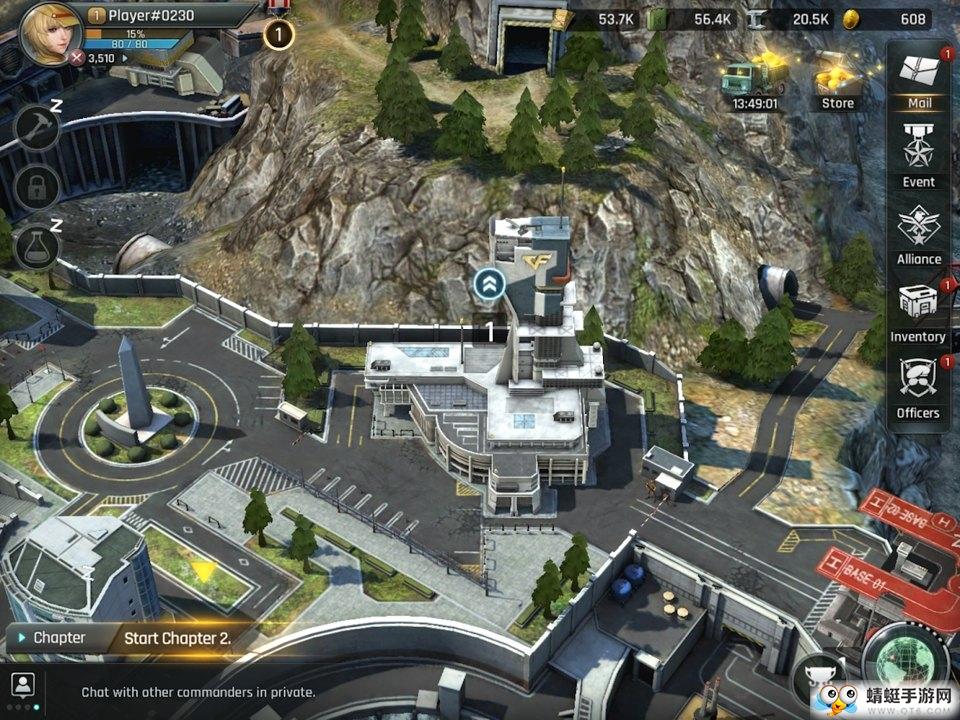Viewport: 960px width, 720px height.
Task: Open the flask research queue icon
Action: tap(37, 246)
